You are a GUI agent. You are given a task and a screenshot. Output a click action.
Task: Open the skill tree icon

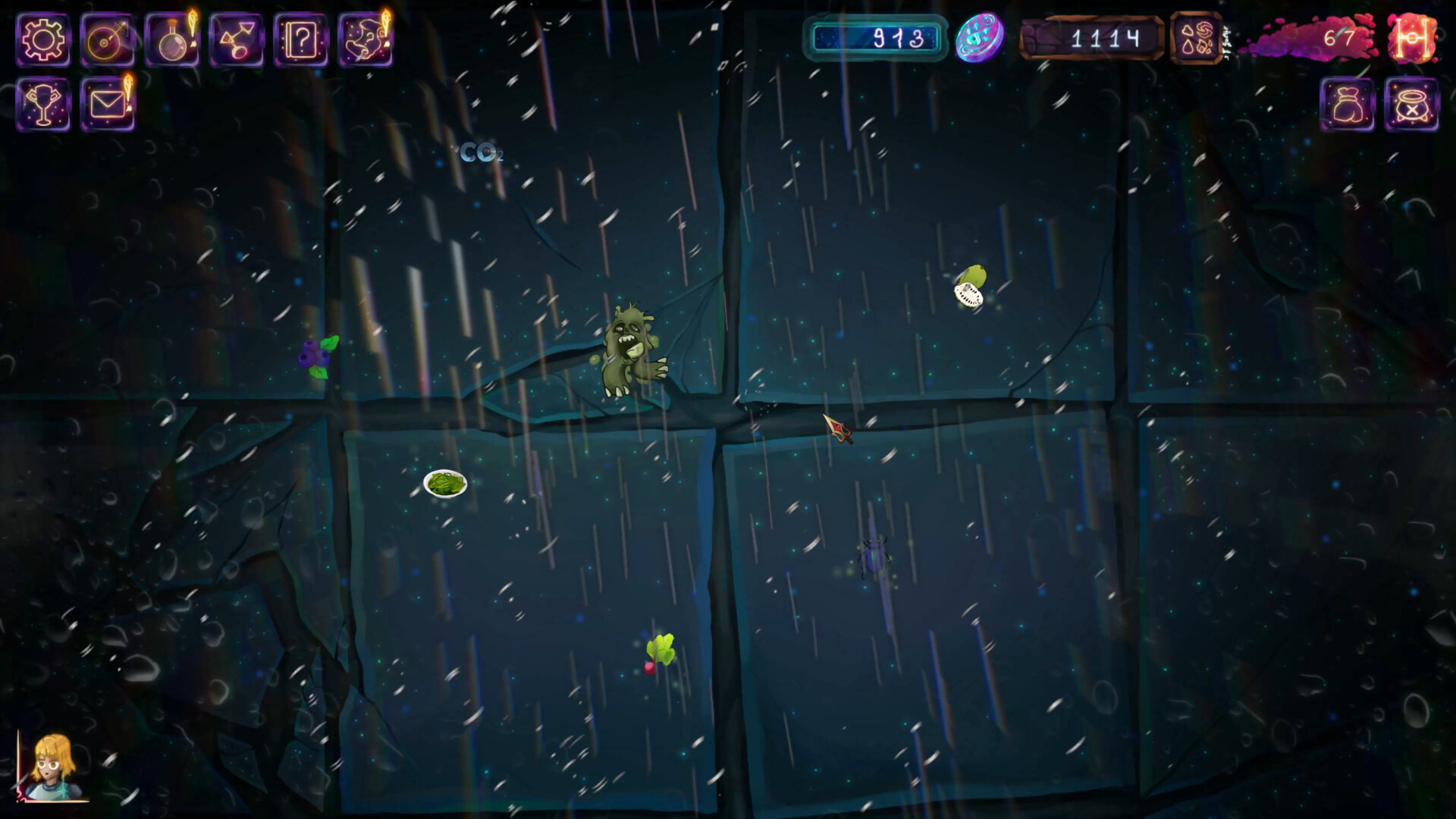[237, 39]
